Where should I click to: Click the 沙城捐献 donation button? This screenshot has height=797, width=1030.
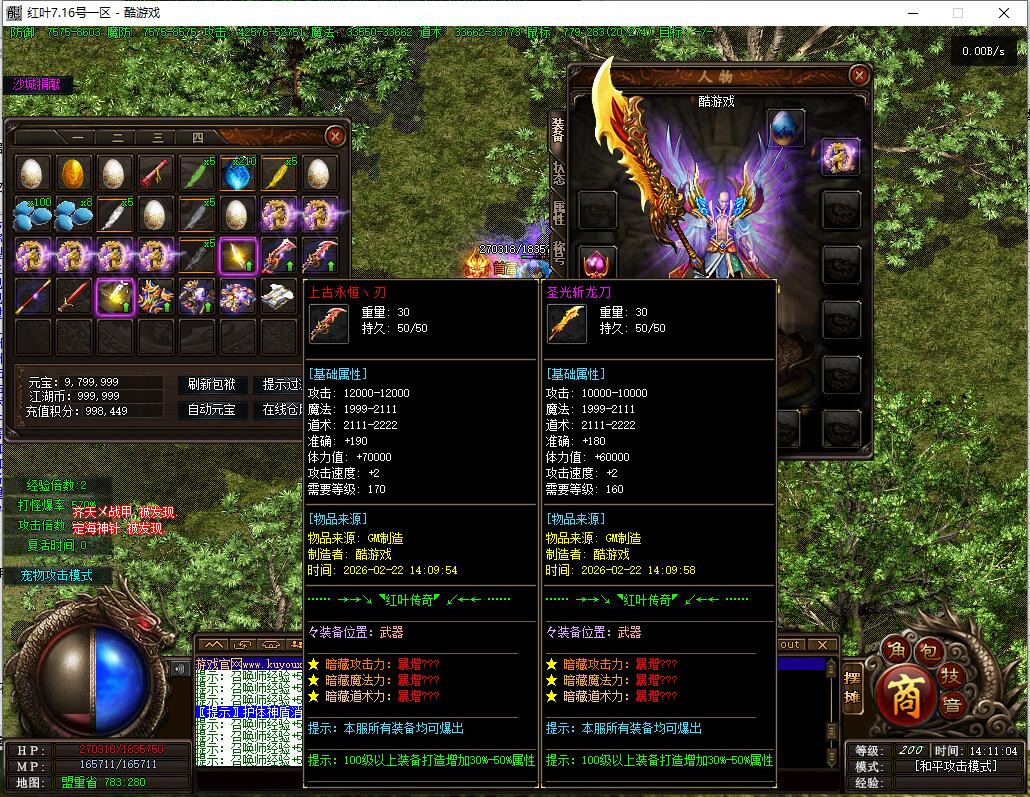coord(37,85)
